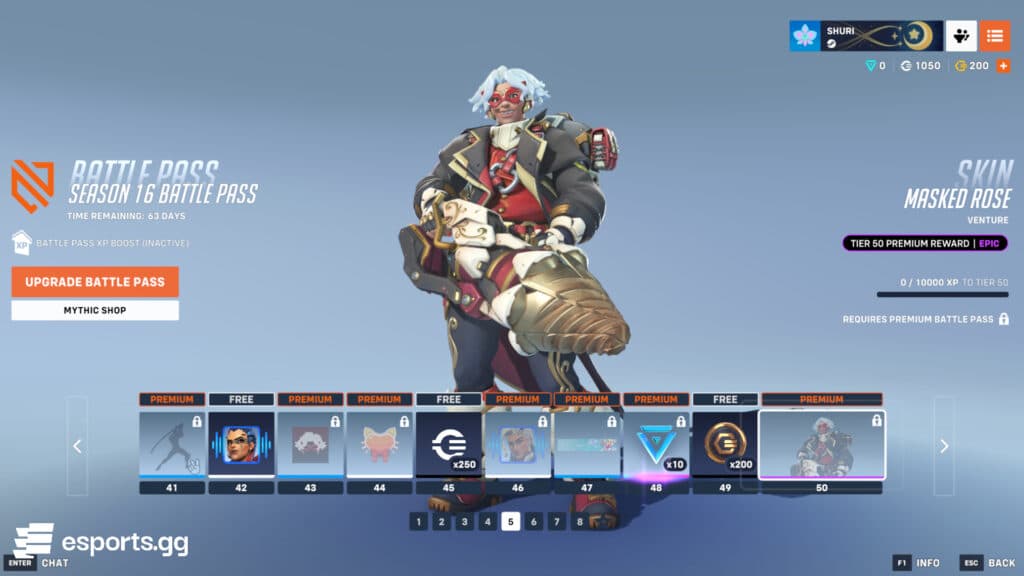Select the tier 42 free reward
Image resolution: width=1024 pixels, height=576 pixels.
pos(241,444)
